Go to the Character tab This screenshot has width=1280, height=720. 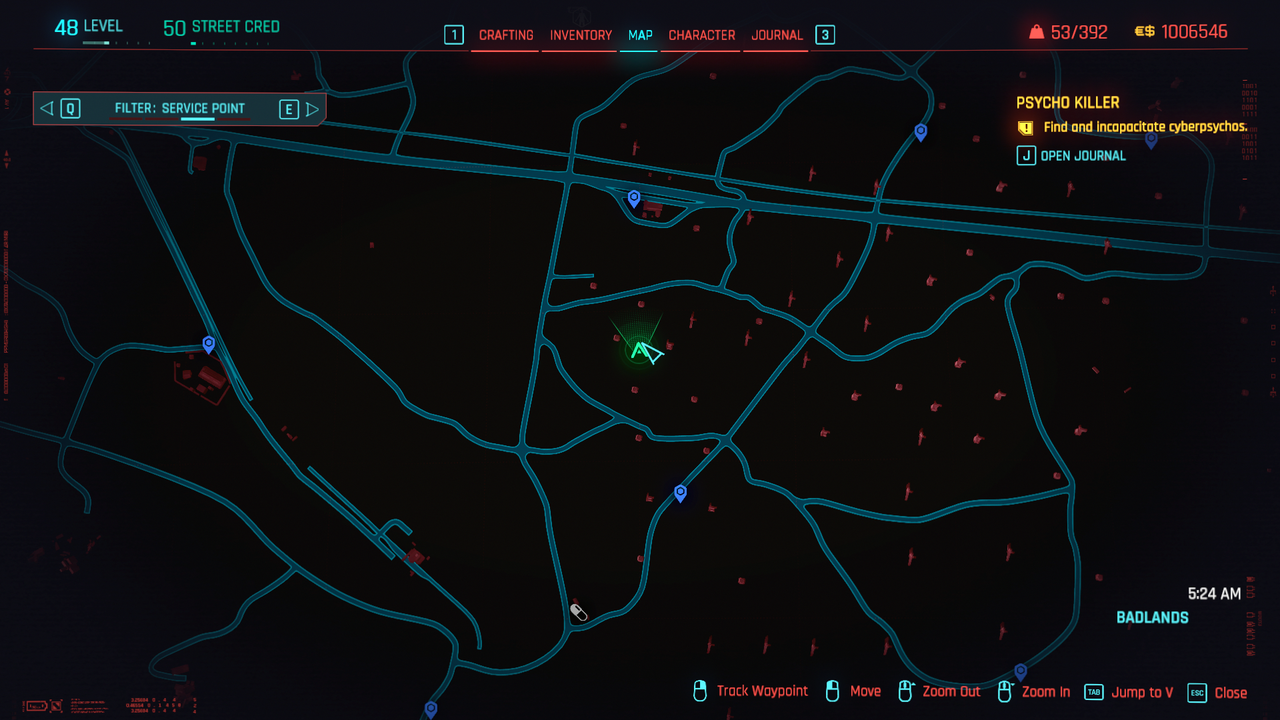tap(702, 35)
